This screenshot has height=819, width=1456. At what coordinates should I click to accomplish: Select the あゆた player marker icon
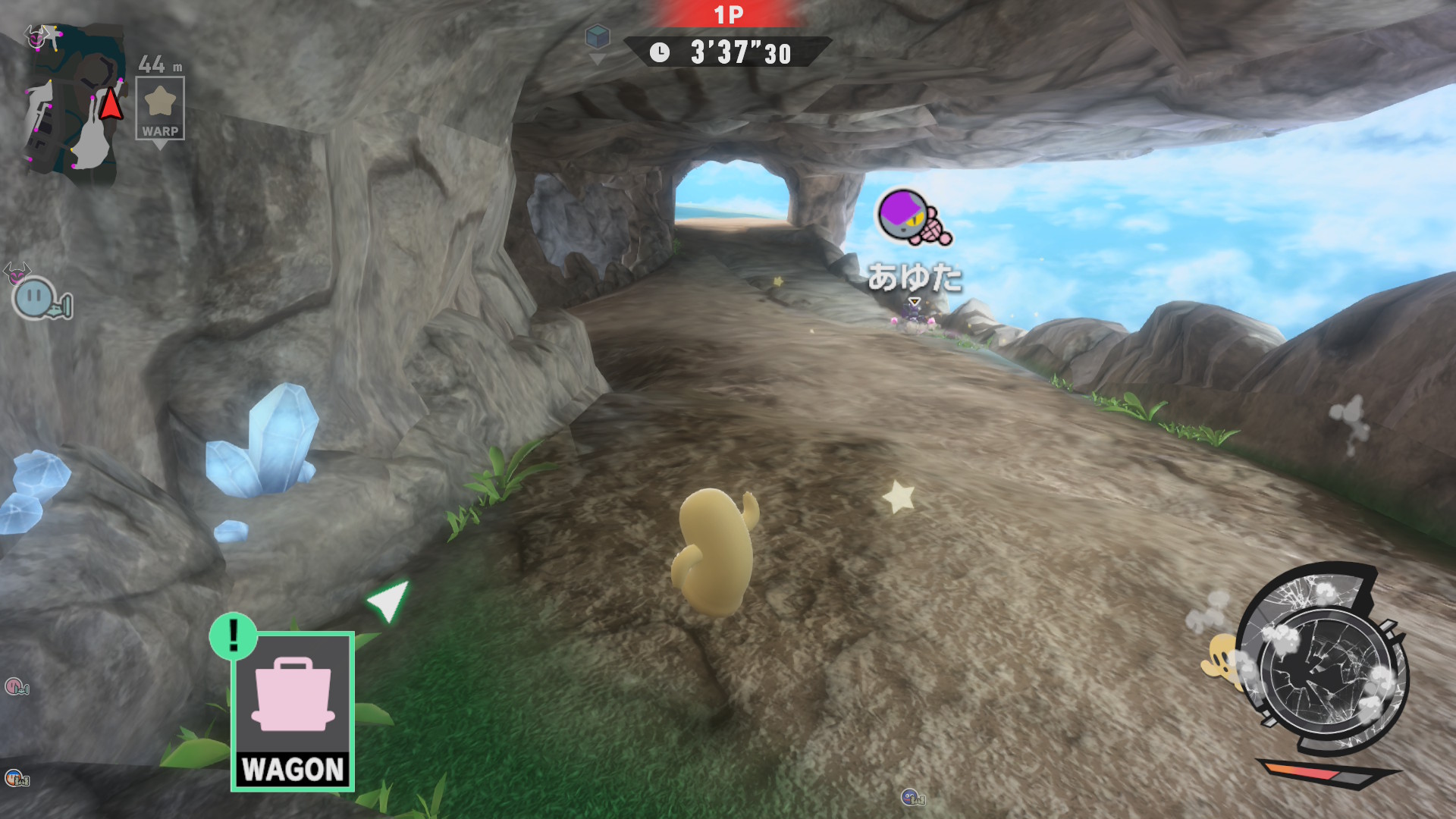coord(912,218)
